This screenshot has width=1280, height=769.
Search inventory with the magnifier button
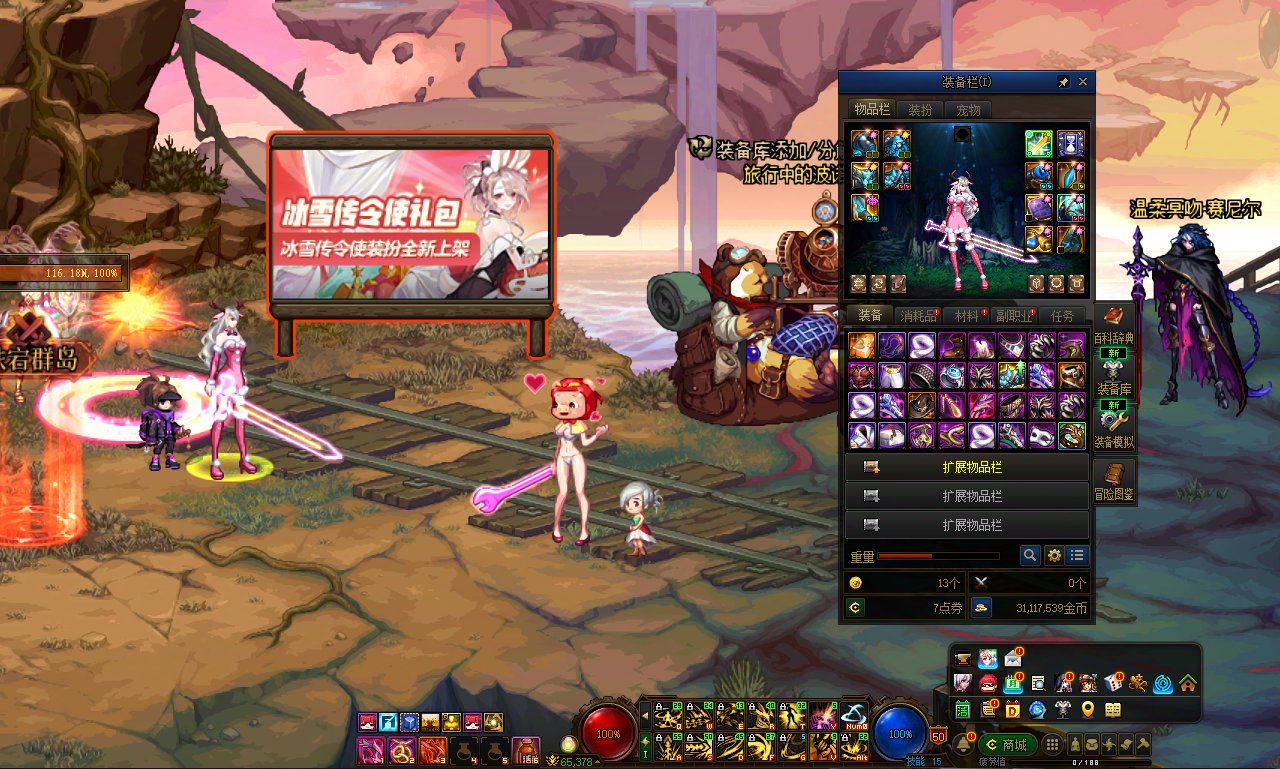[1030, 555]
